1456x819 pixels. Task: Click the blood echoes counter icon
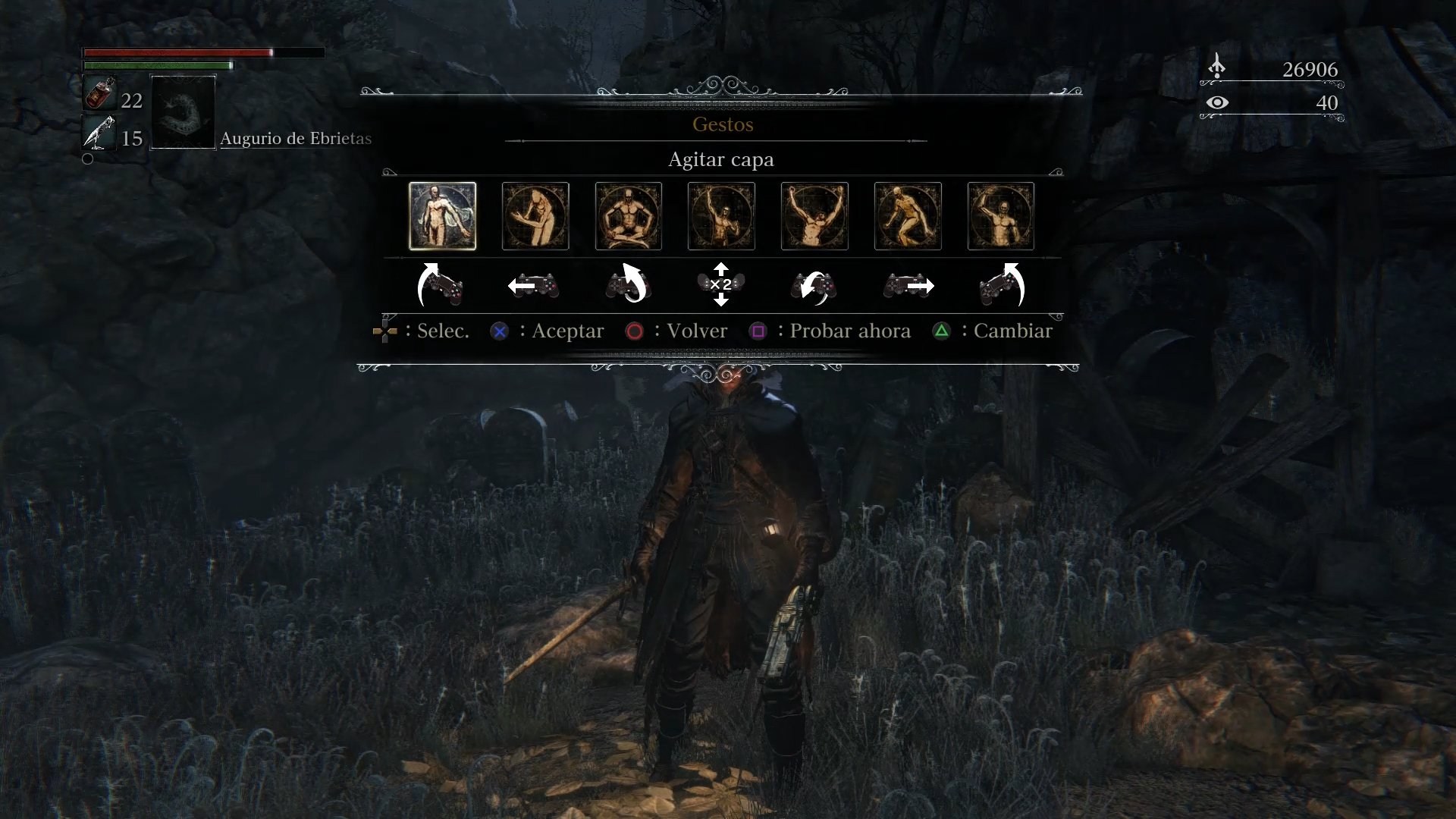point(1218,67)
